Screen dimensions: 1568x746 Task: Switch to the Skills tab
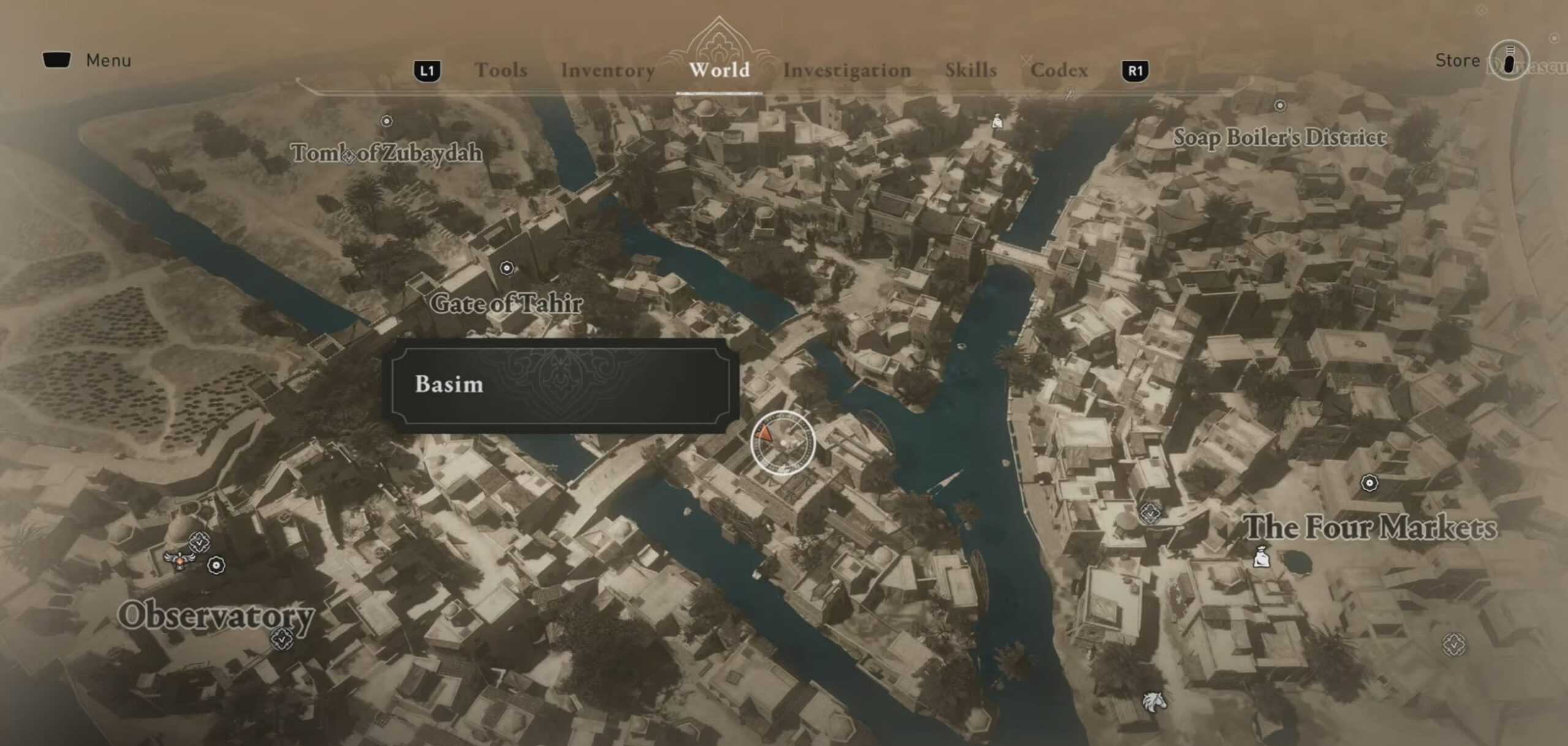[971, 70]
